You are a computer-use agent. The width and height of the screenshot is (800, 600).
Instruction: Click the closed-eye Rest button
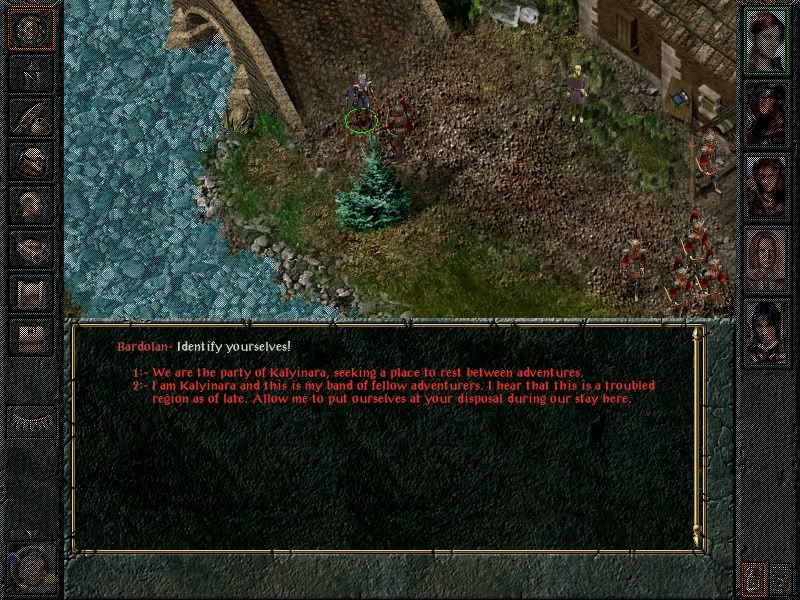click(31, 419)
